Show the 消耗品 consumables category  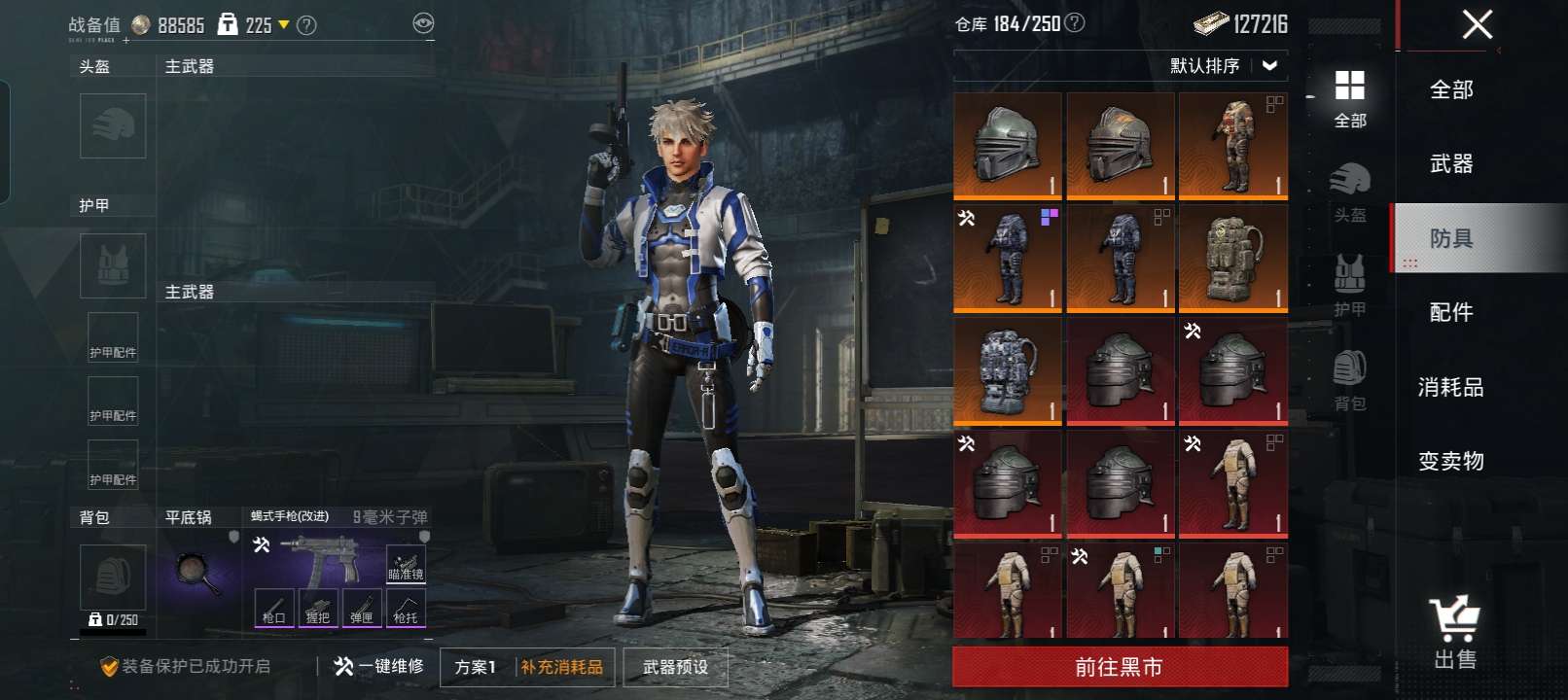click(x=1451, y=387)
